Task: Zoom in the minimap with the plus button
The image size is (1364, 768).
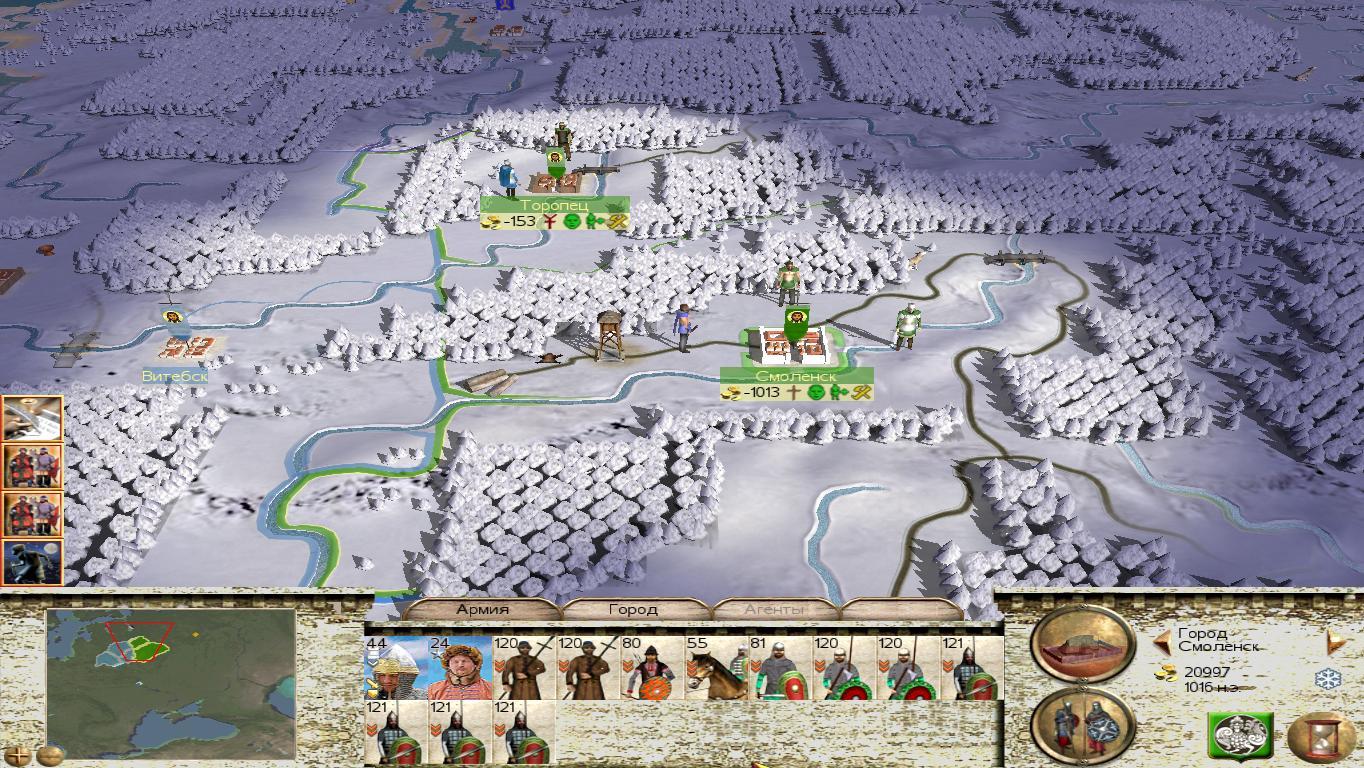Action: pyautogui.click(x=16, y=755)
